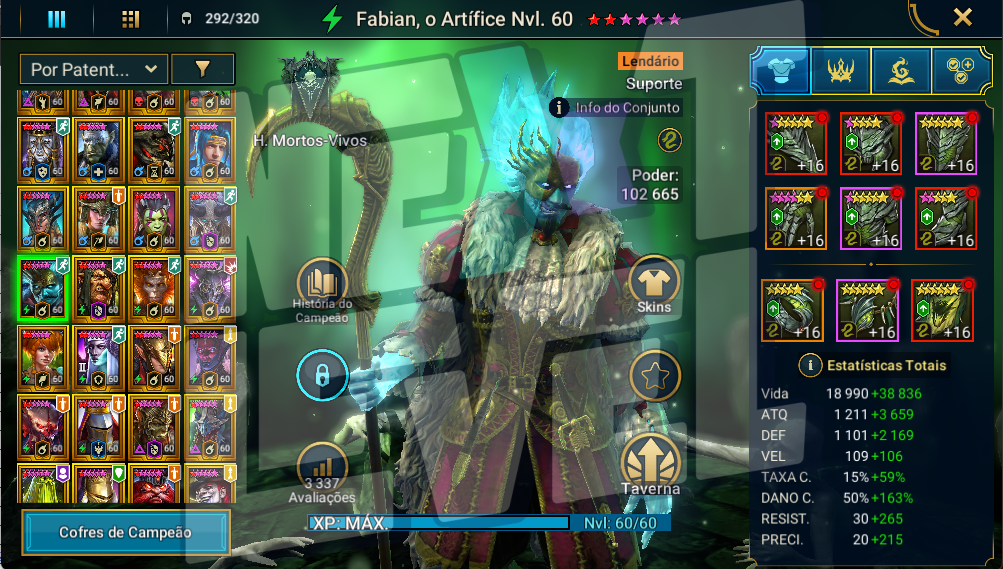1003x569 pixels.
Task: Click the star favorite button
Action: (654, 376)
